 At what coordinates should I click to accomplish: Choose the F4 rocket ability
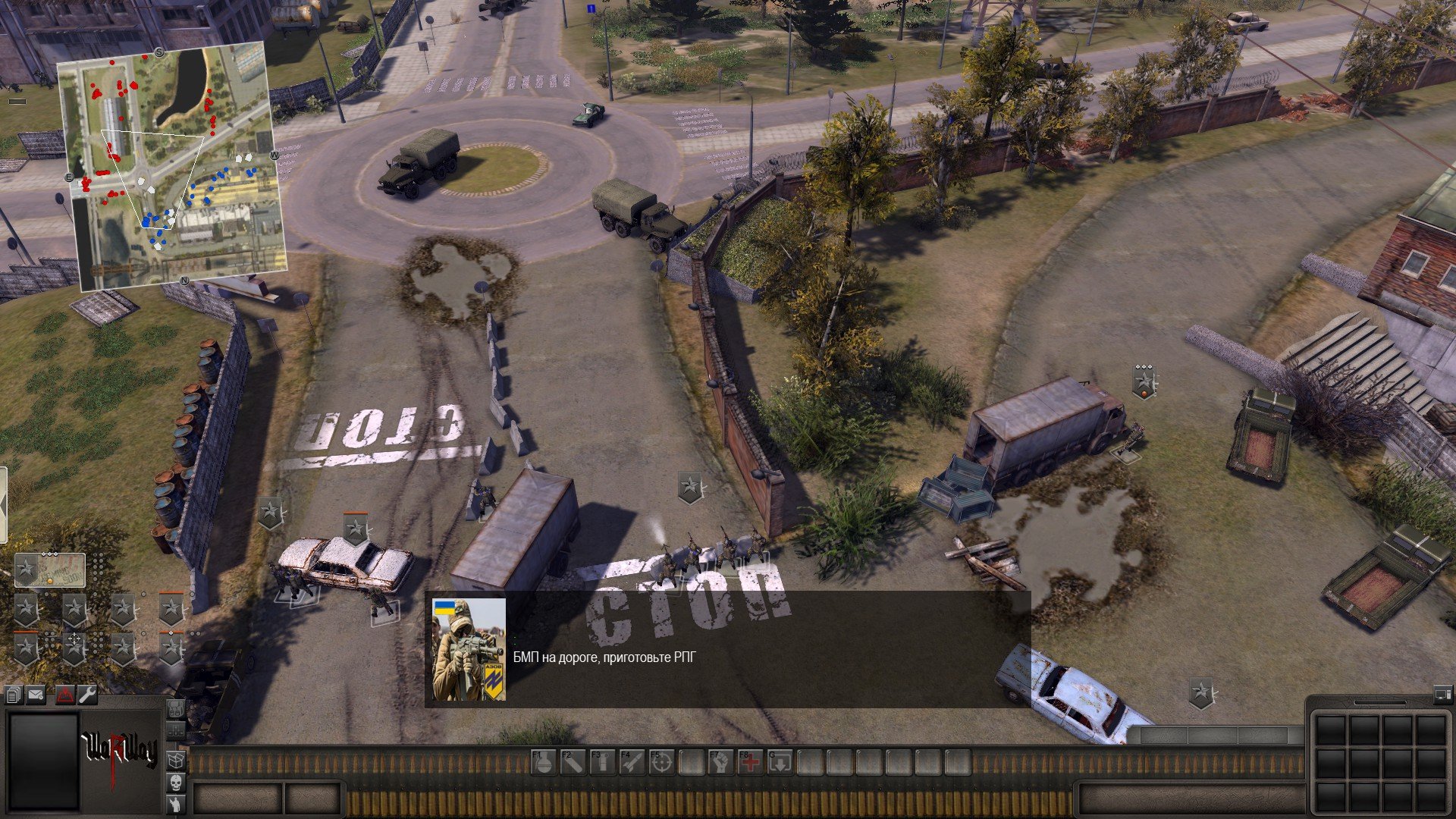click(632, 762)
